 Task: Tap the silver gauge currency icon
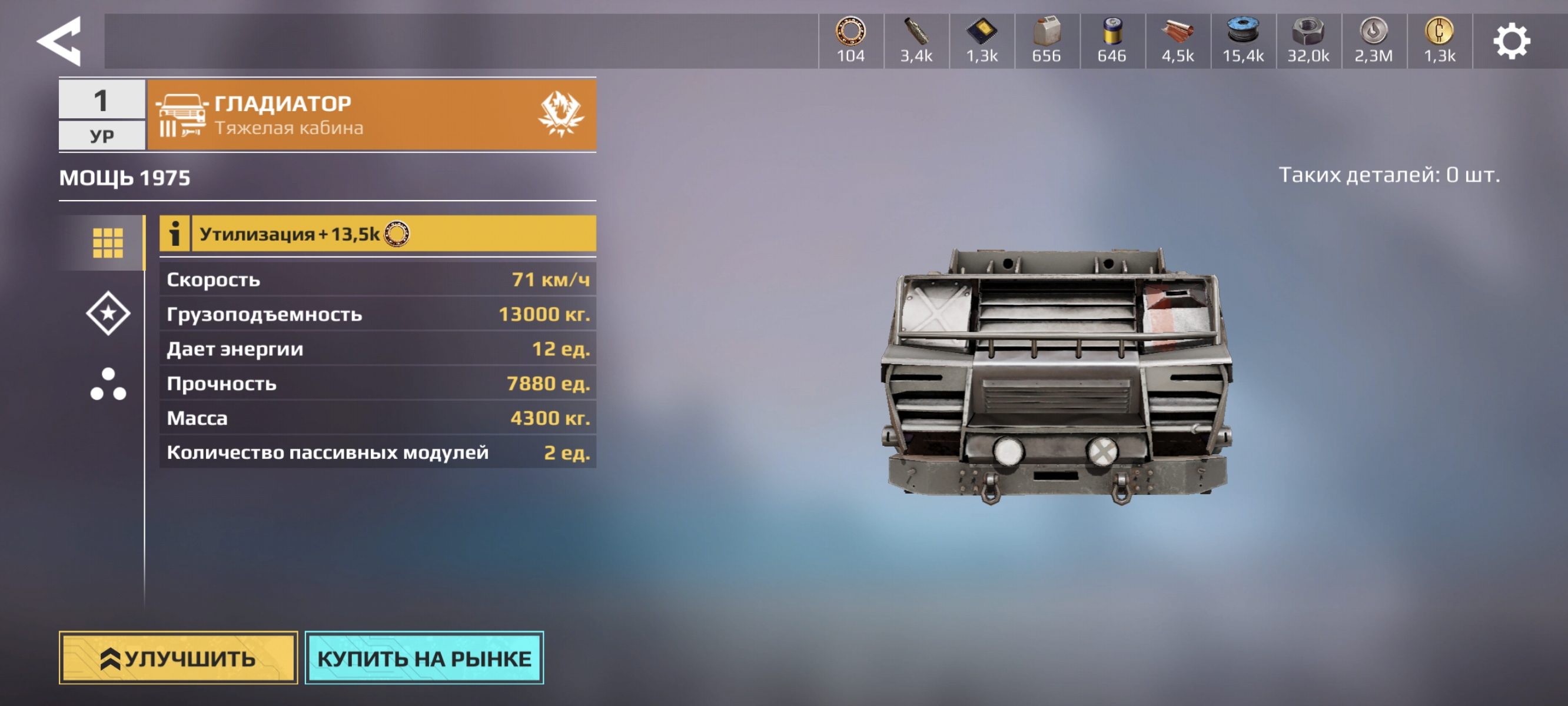(1373, 32)
